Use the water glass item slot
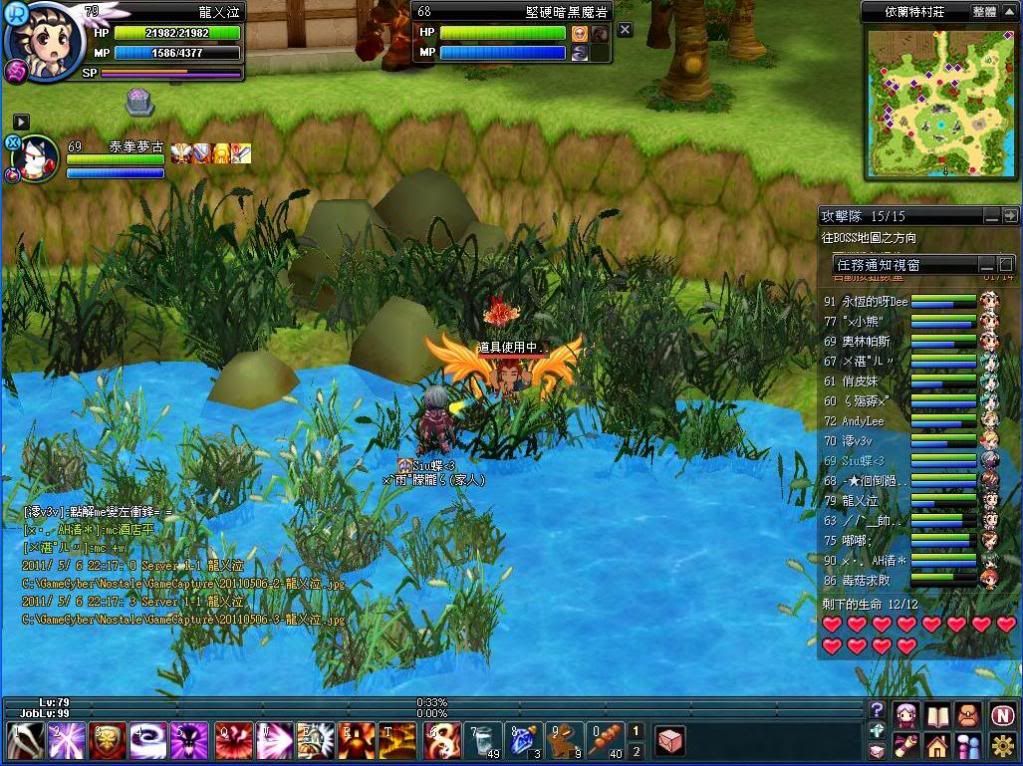The width and height of the screenshot is (1023, 766). point(483,741)
